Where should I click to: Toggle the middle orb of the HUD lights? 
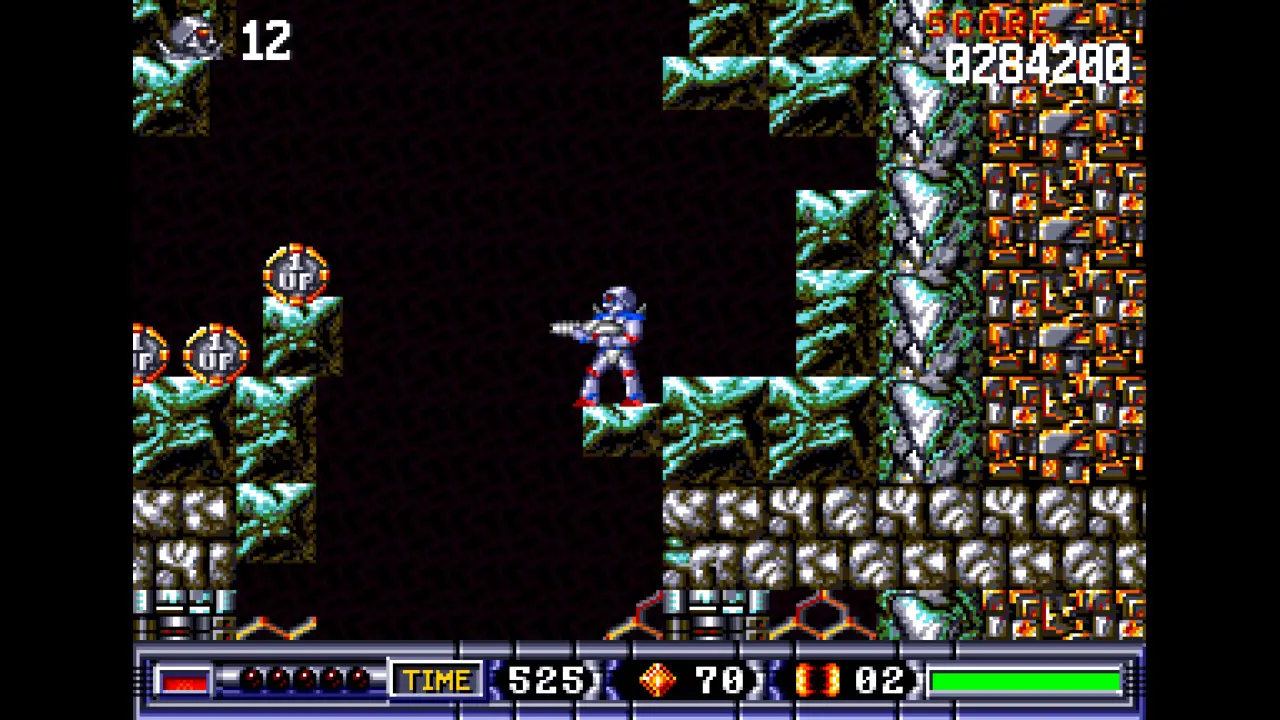coord(303,679)
